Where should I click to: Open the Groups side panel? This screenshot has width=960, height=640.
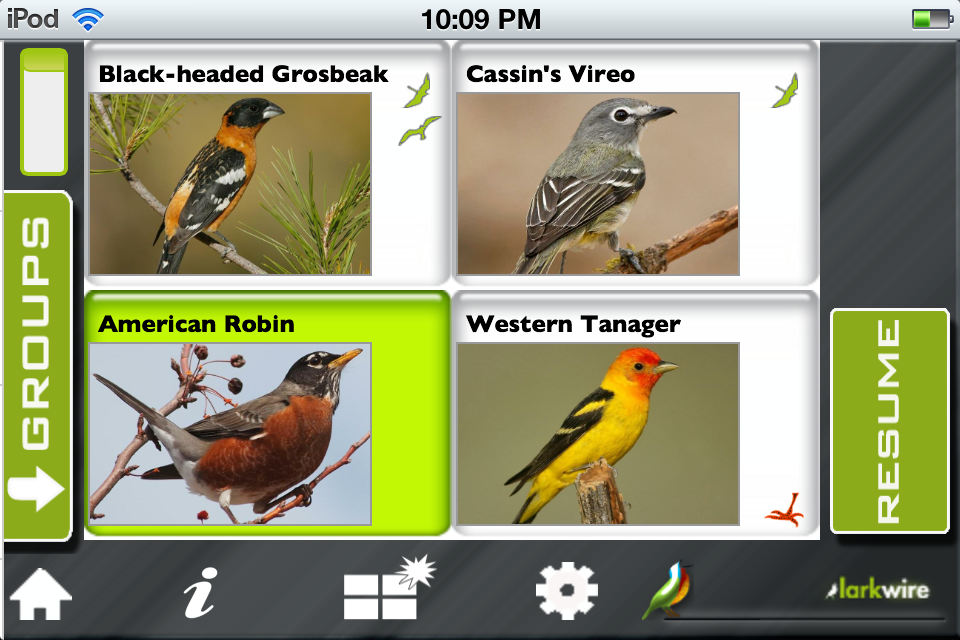coord(37,367)
